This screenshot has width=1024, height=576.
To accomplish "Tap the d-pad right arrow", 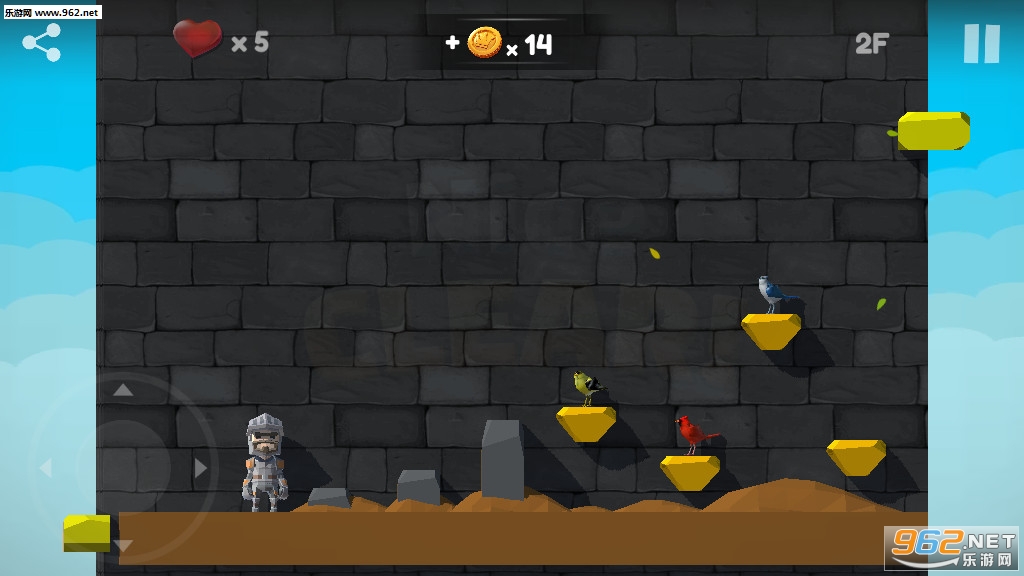I will 201,468.
